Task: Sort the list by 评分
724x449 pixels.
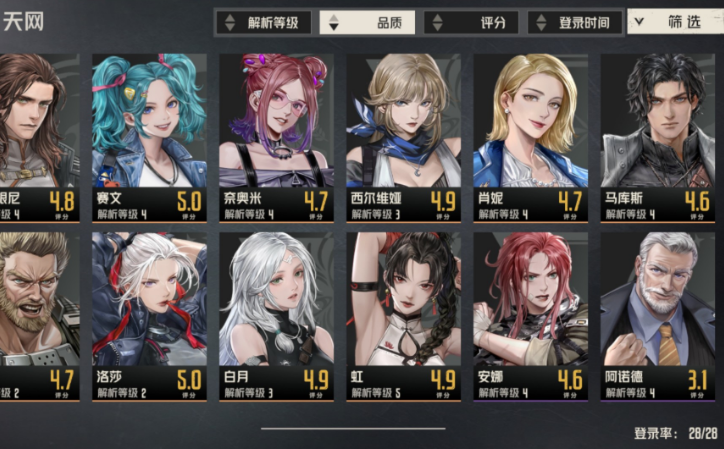Action: tap(471, 22)
